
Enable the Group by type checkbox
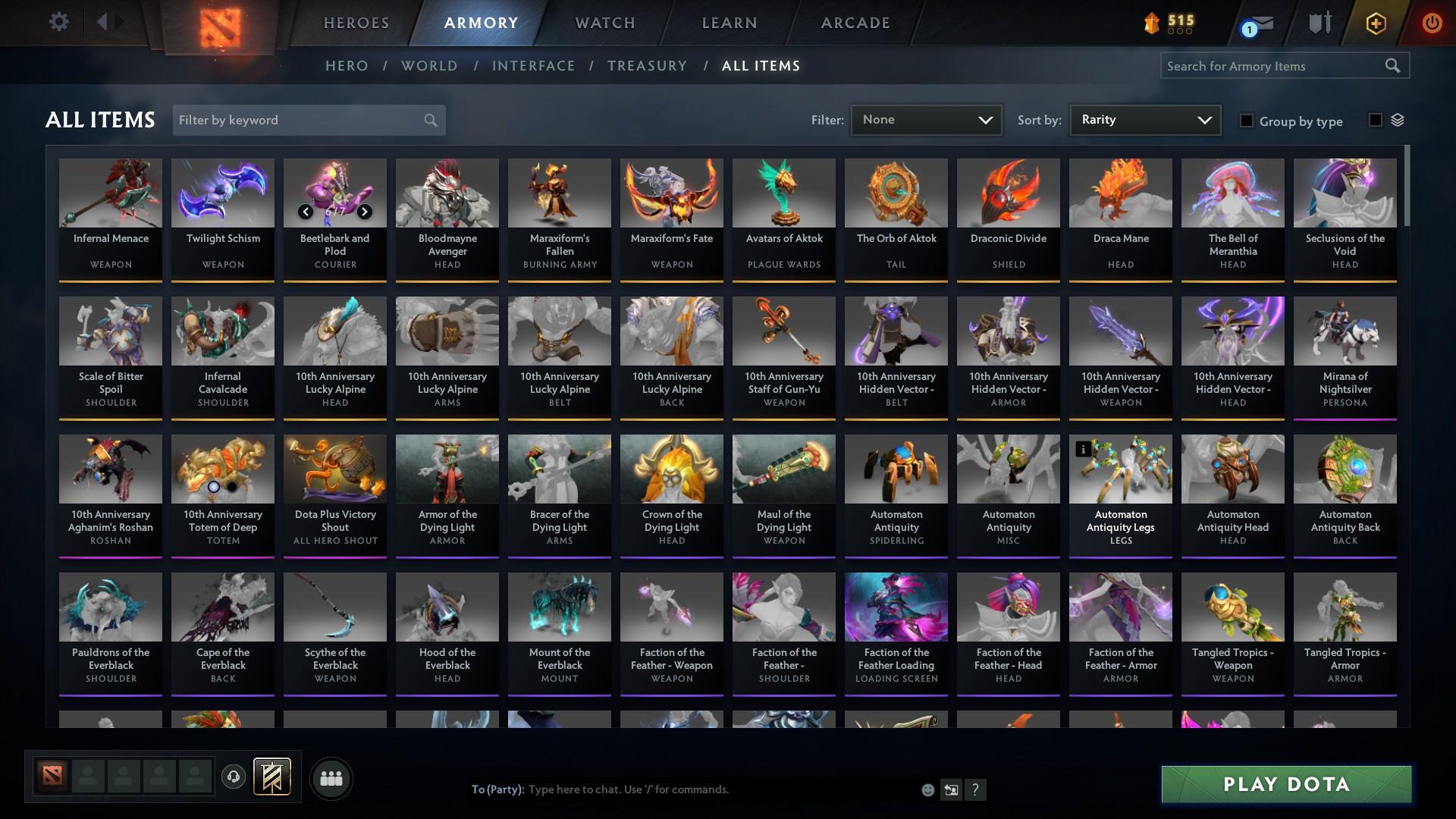click(x=1247, y=121)
